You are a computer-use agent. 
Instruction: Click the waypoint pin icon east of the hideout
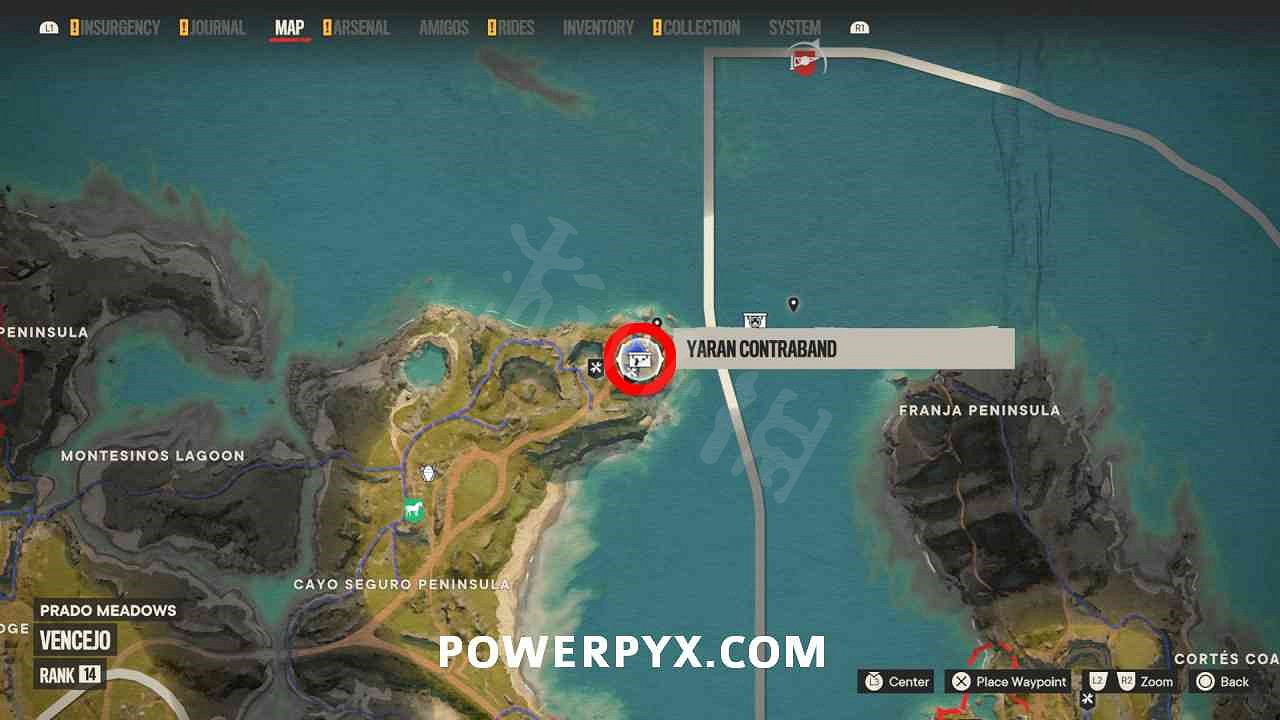794,303
